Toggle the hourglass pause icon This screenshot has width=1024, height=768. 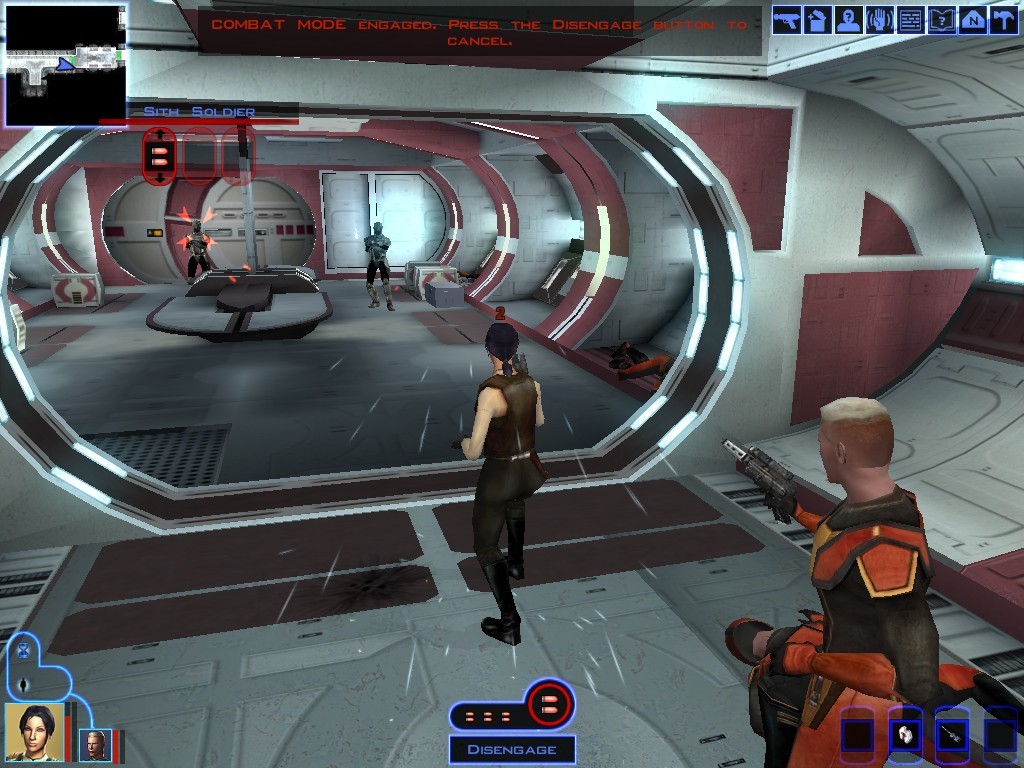23,652
